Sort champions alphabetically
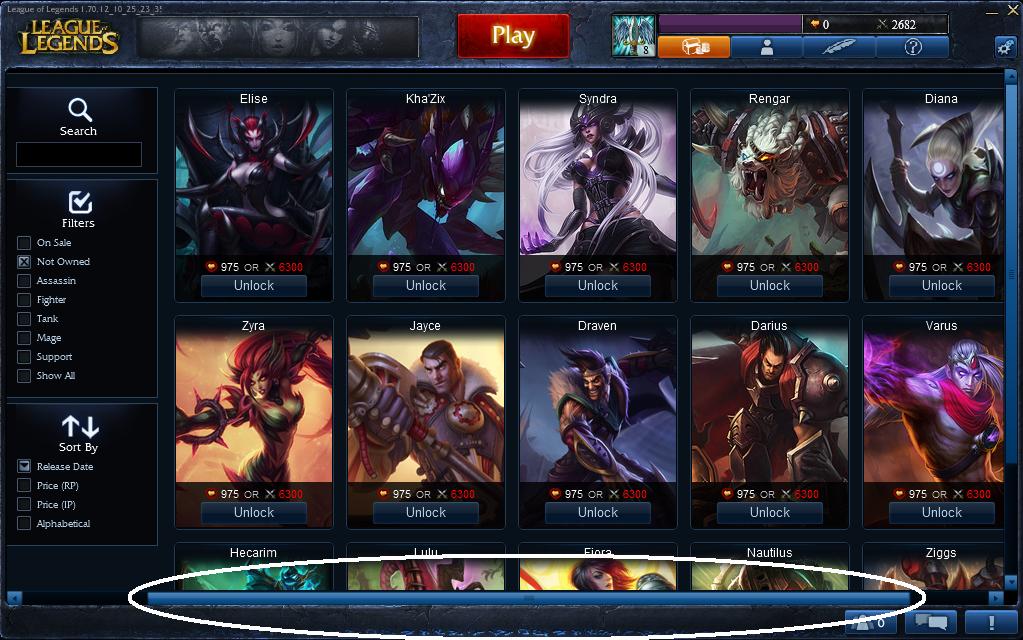Image resolution: width=1023 pixels, height=640 pixels. click(x=24, y=524)
